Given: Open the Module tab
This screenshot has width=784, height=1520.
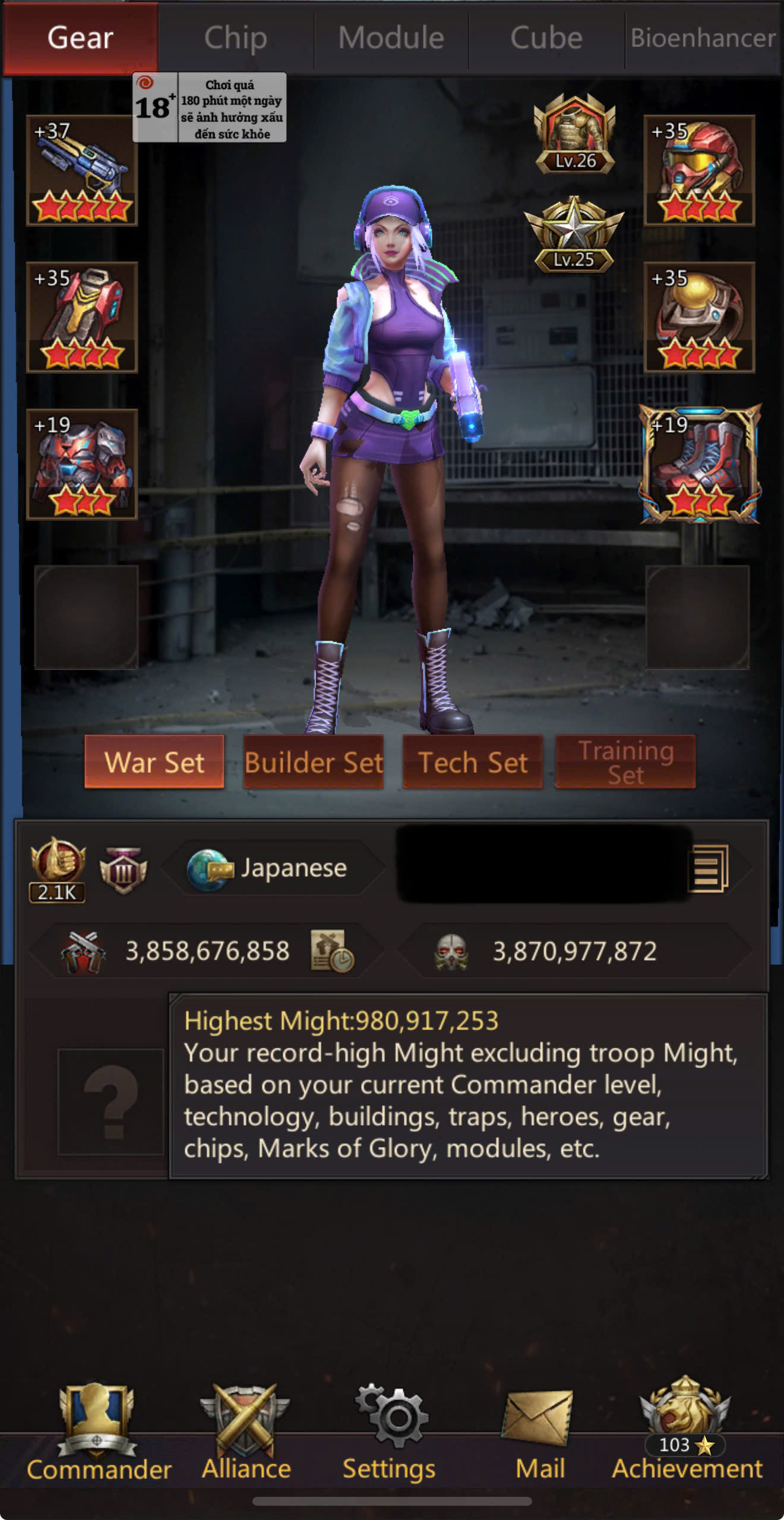Looking at the screenshot, I should 391,38.
